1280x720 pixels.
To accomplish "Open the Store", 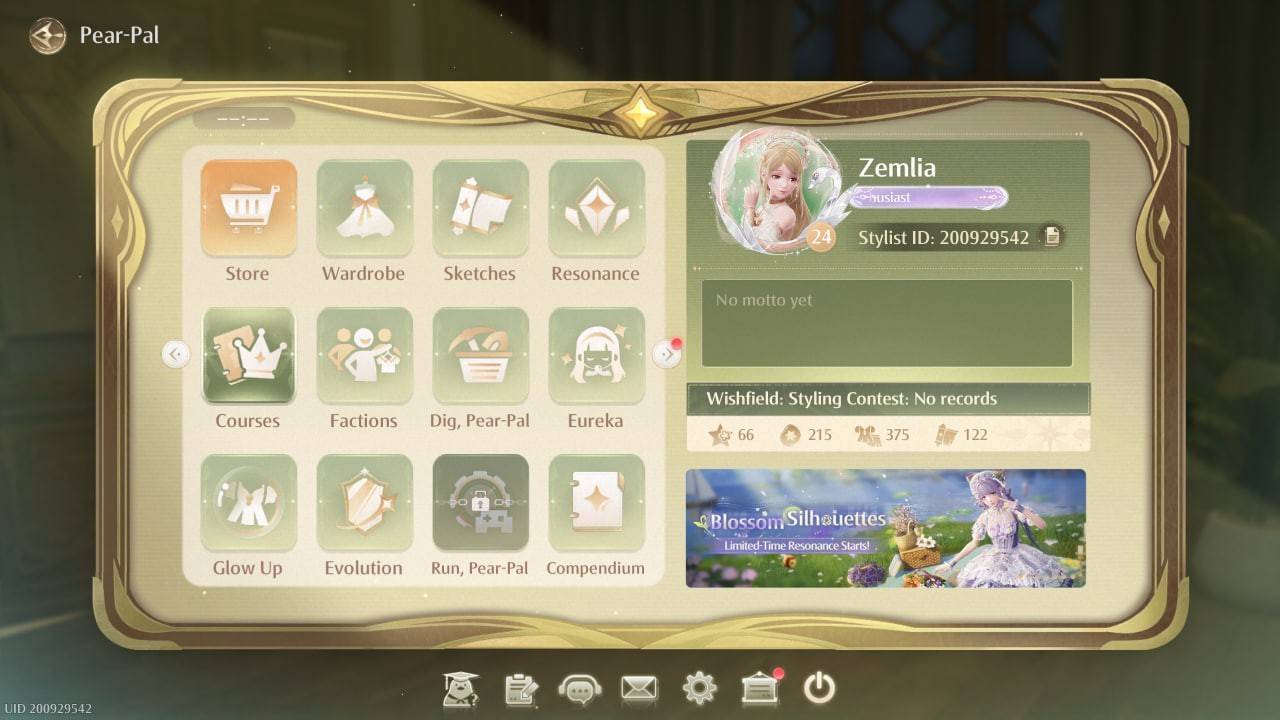I will (x=248, y=207).
